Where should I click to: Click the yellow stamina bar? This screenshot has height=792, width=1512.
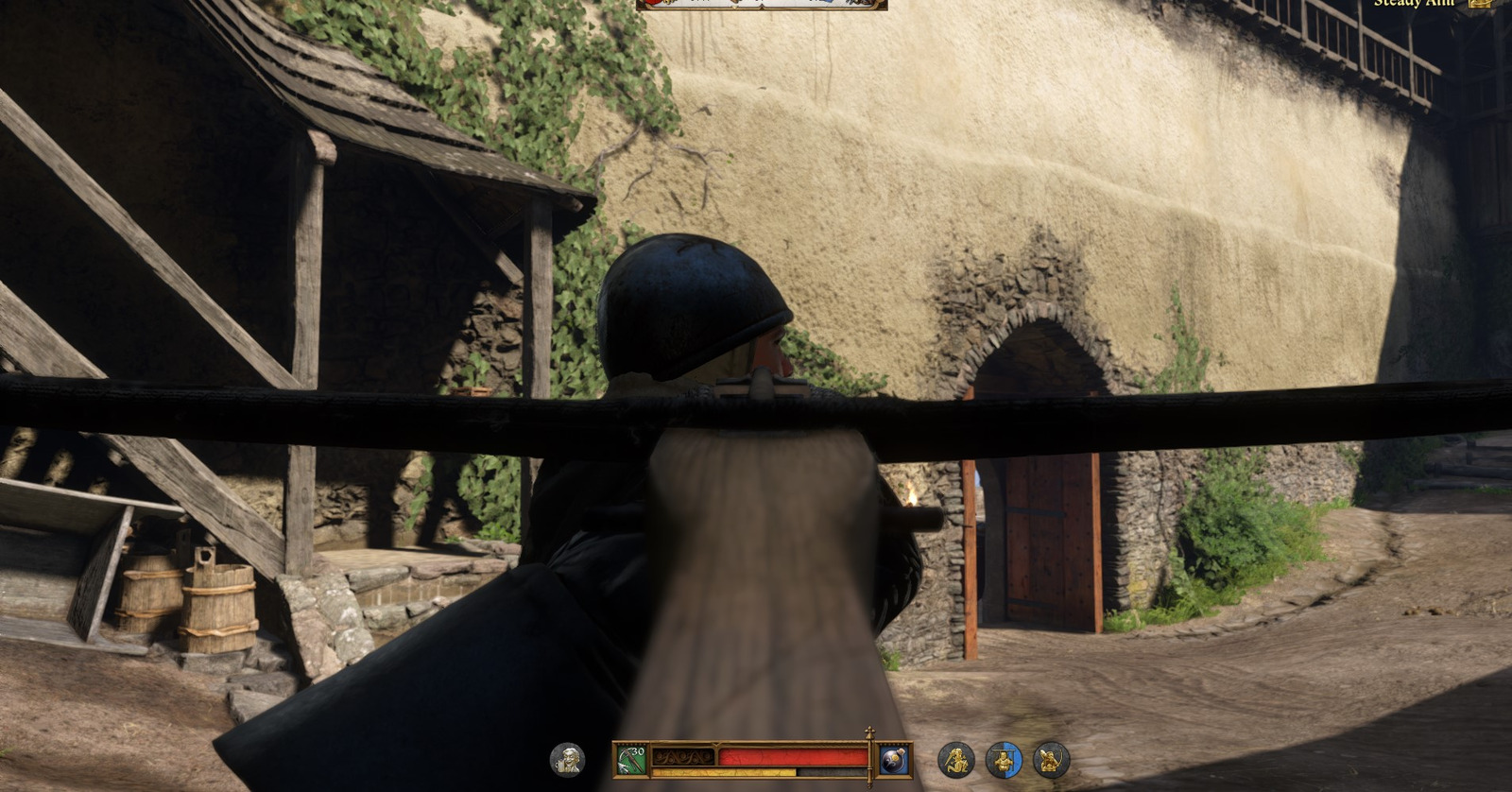[x=724, y=772]
